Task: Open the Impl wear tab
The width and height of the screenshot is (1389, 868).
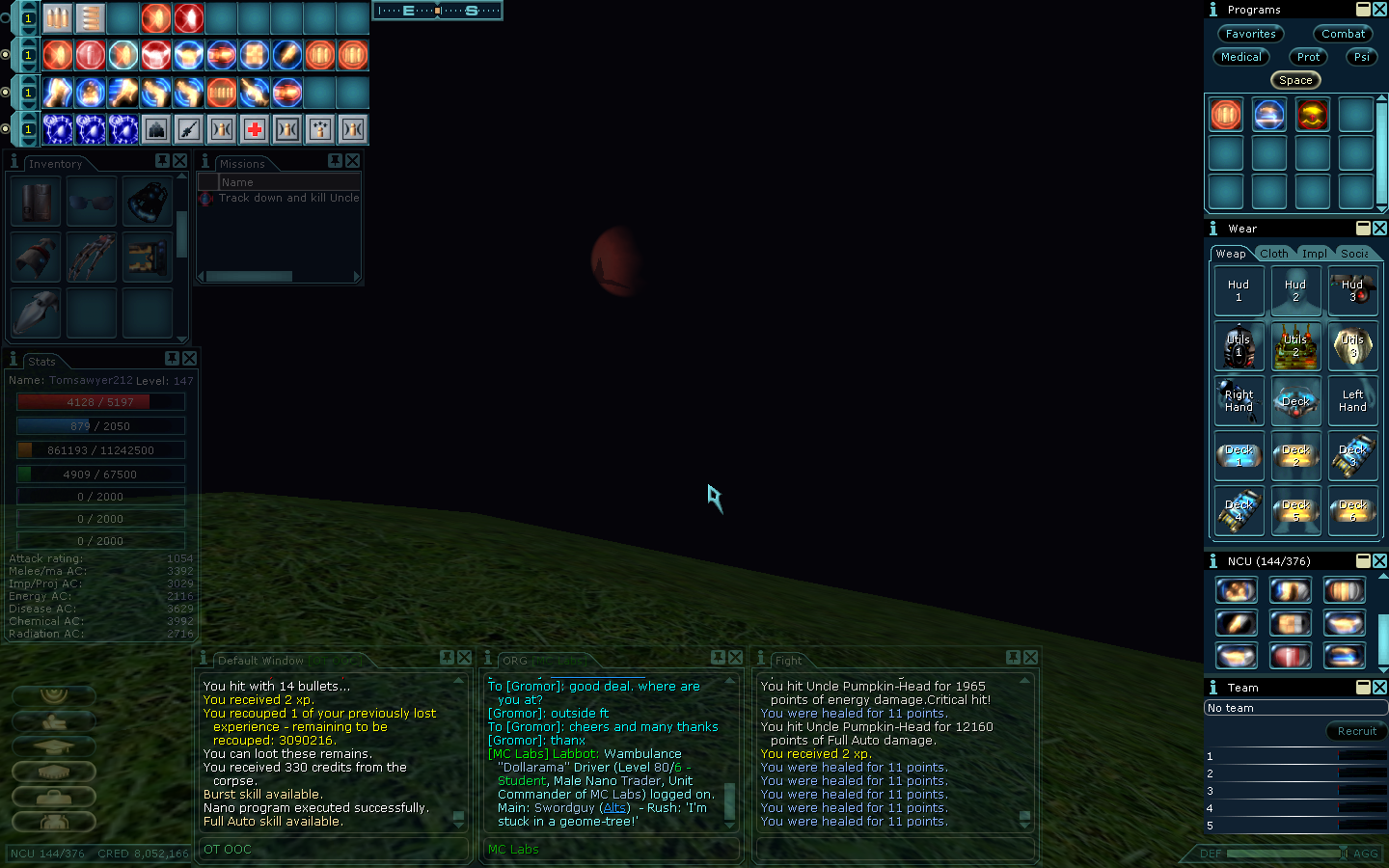Action: tap(1314, 254)
